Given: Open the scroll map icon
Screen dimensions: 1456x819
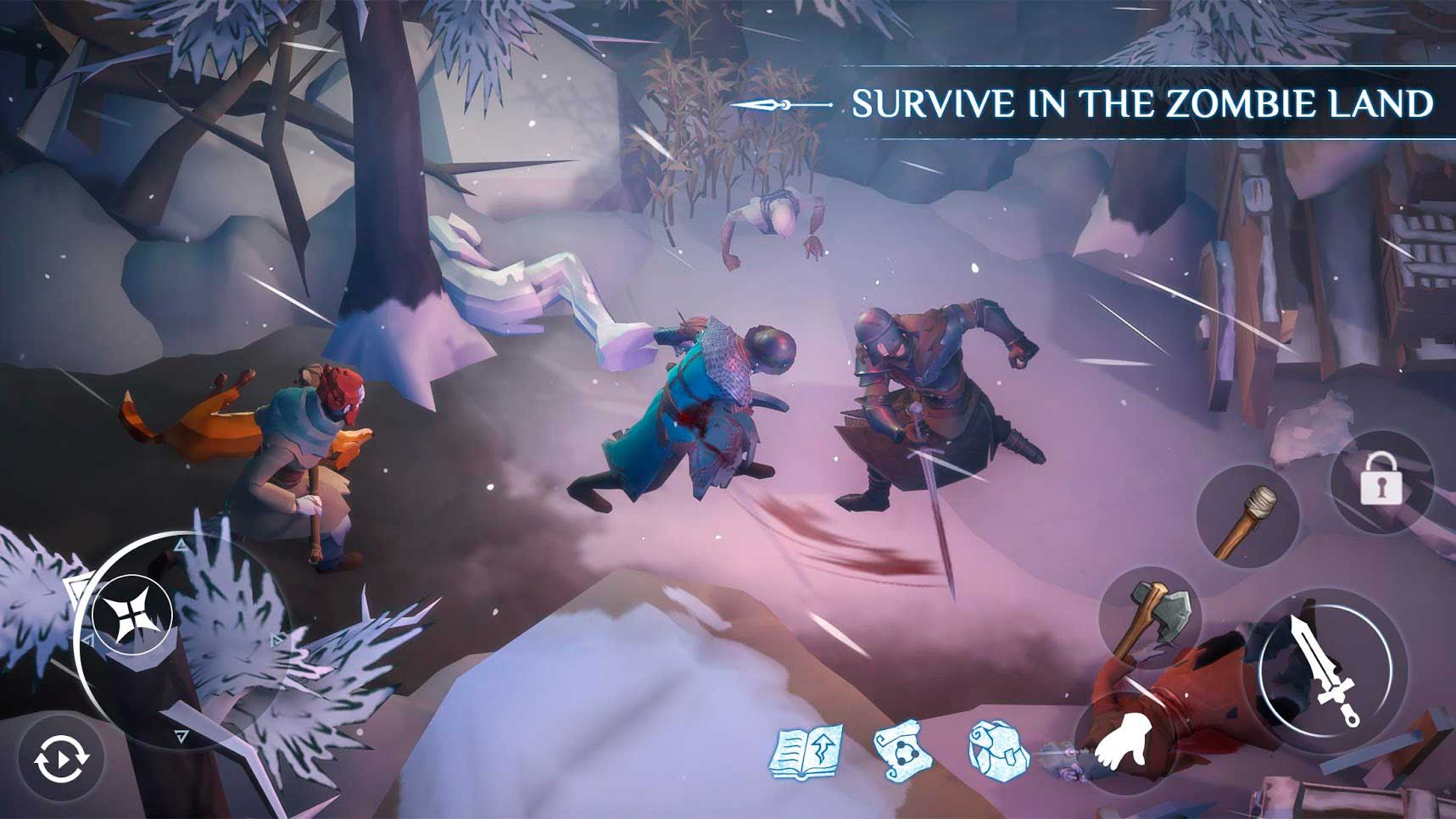Looking at the screenshot, I should (902, 749).
